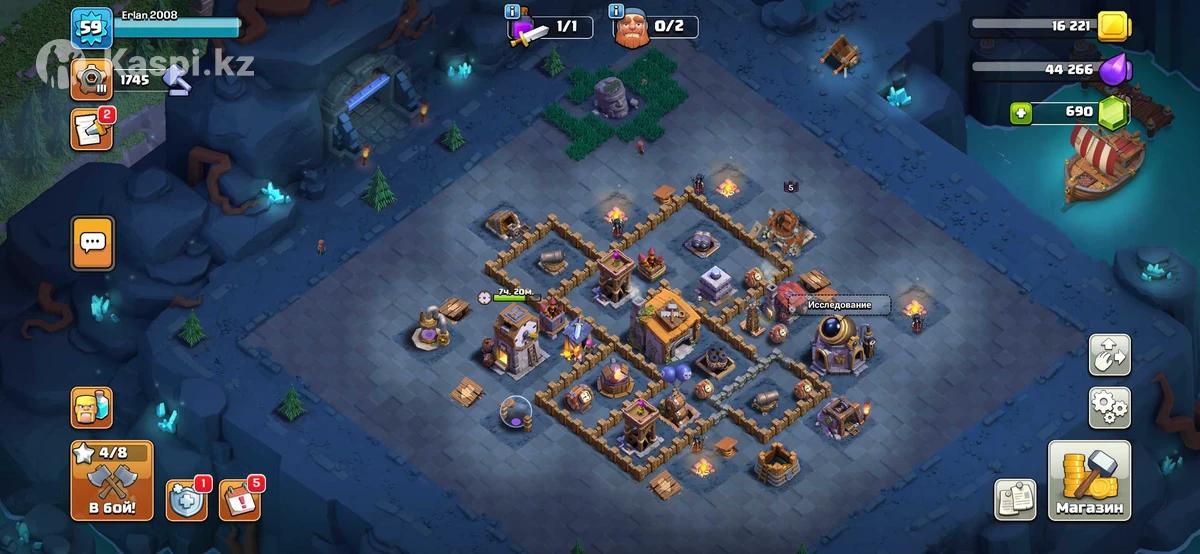Open the Магазин shop

click(x=1089, y=482)
